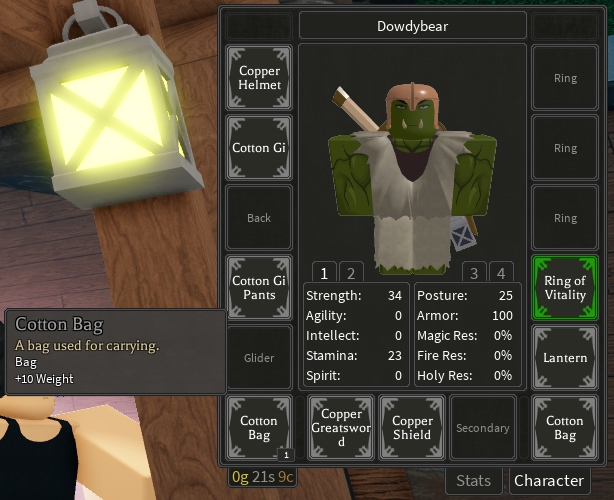Show the Character tab
614x500 pixels.
548,481
